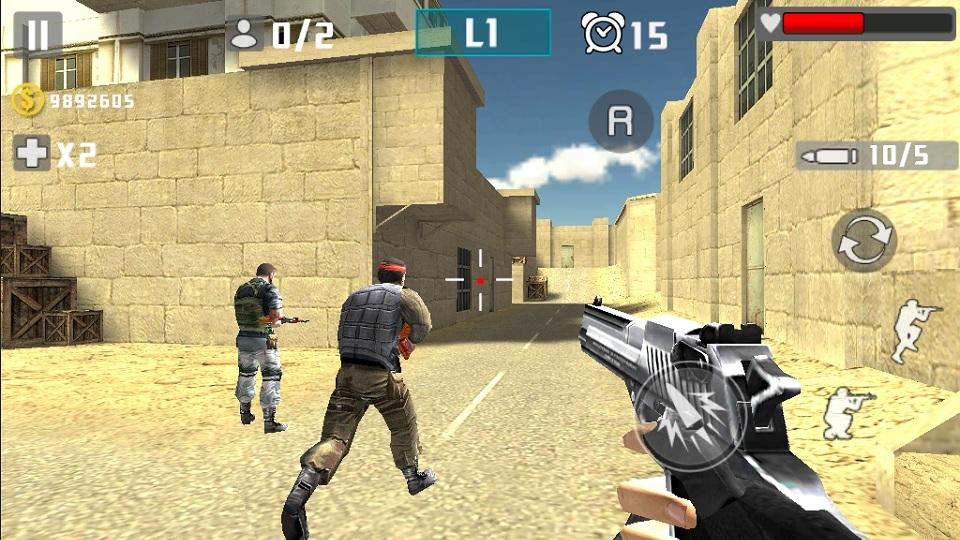The width and height of the screenshot is (960, 540).
Task: Fire the pistol with the shoot button
Action: tap(684, 412)
